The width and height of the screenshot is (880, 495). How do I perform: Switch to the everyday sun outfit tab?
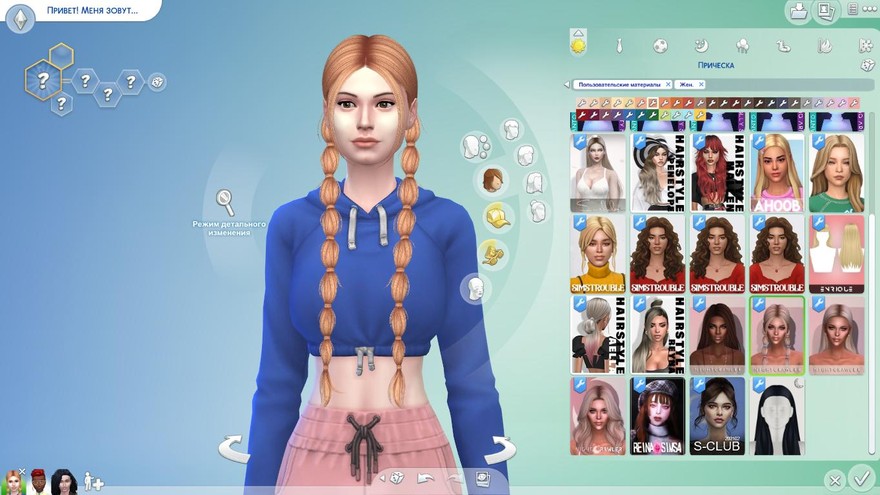coord(578,45)
